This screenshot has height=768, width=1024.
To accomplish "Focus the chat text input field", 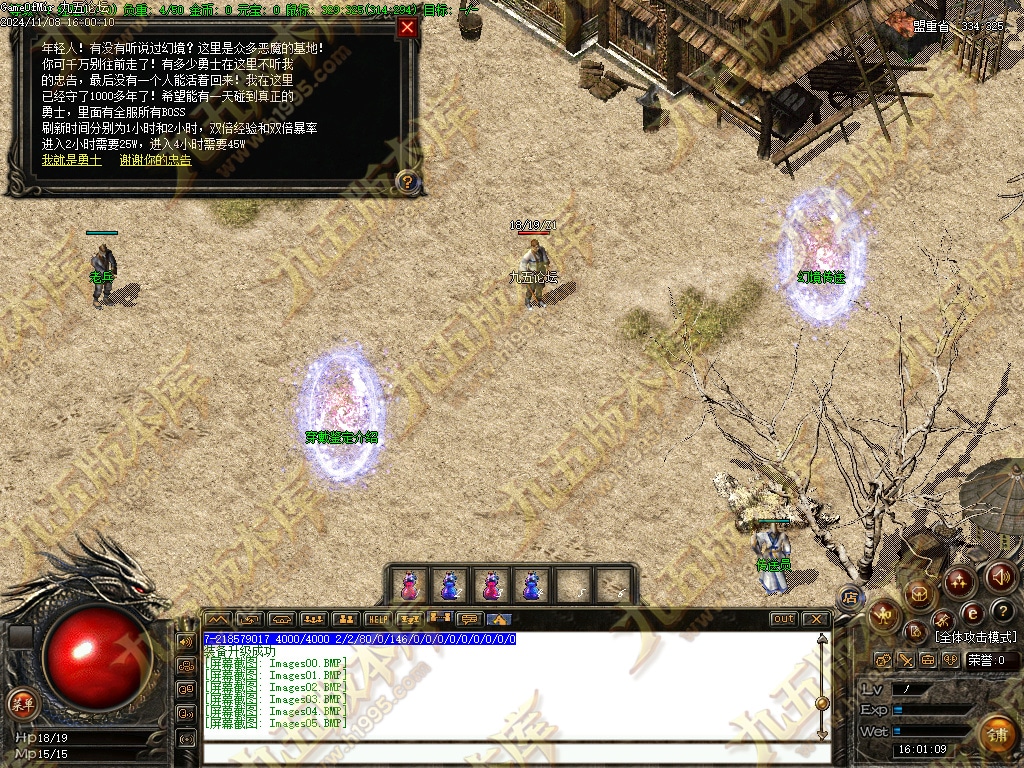I will [x=508, y=752].
